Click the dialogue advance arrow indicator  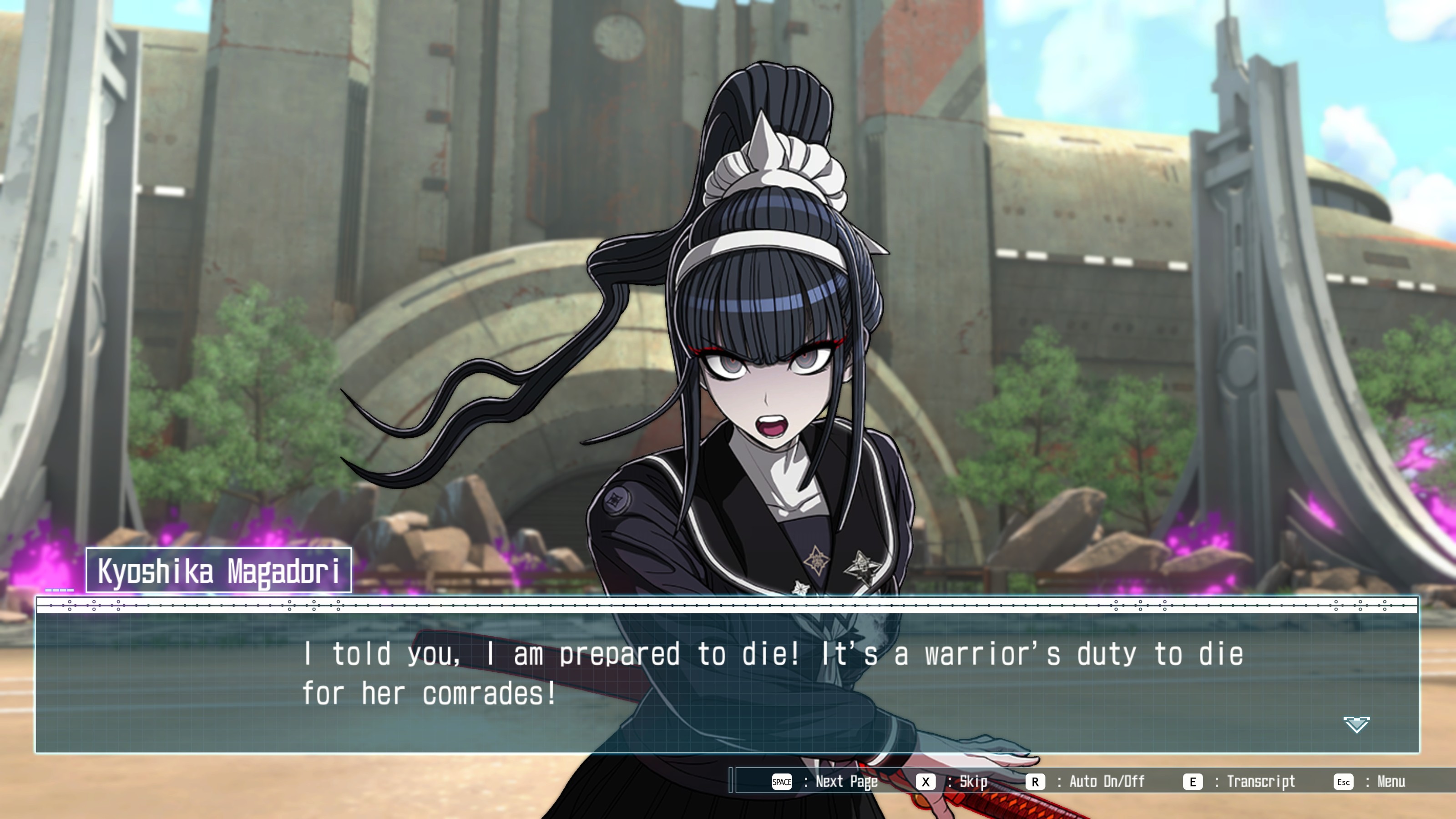(x=1356, y=724)
